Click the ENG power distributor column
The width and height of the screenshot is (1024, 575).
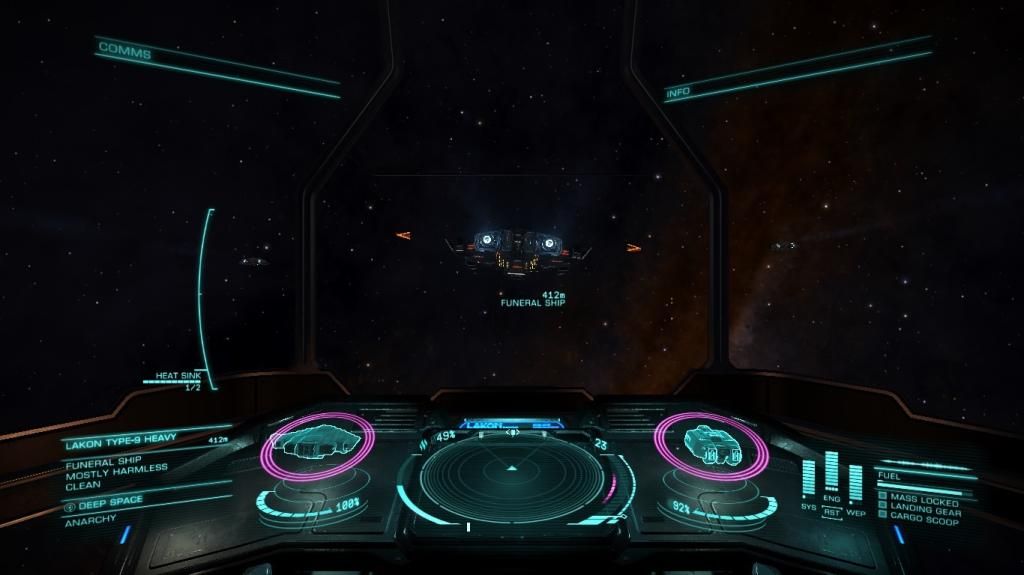pyautogui.click(x=832, y=471)
